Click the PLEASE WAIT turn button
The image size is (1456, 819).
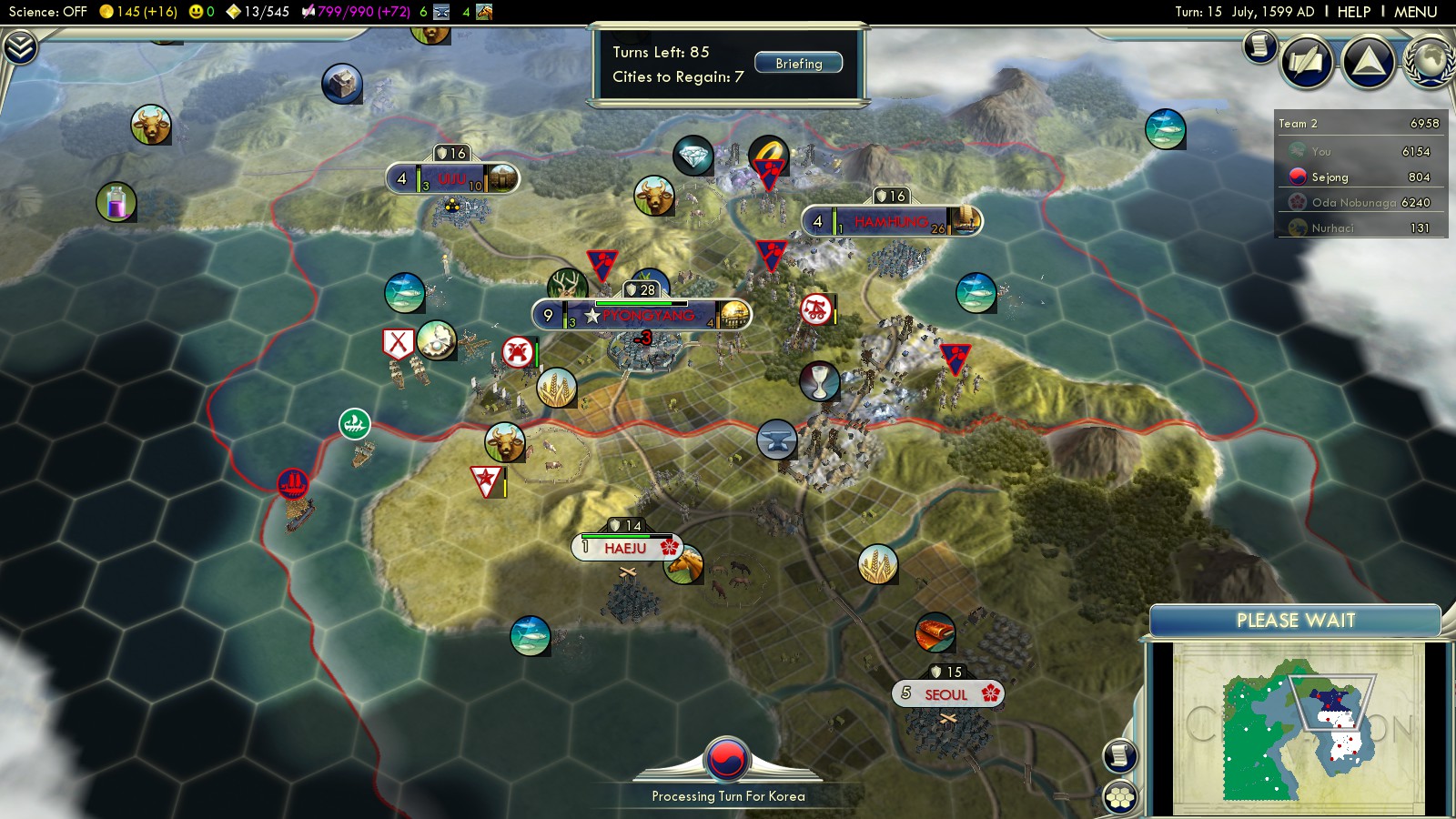(1295, 621)
